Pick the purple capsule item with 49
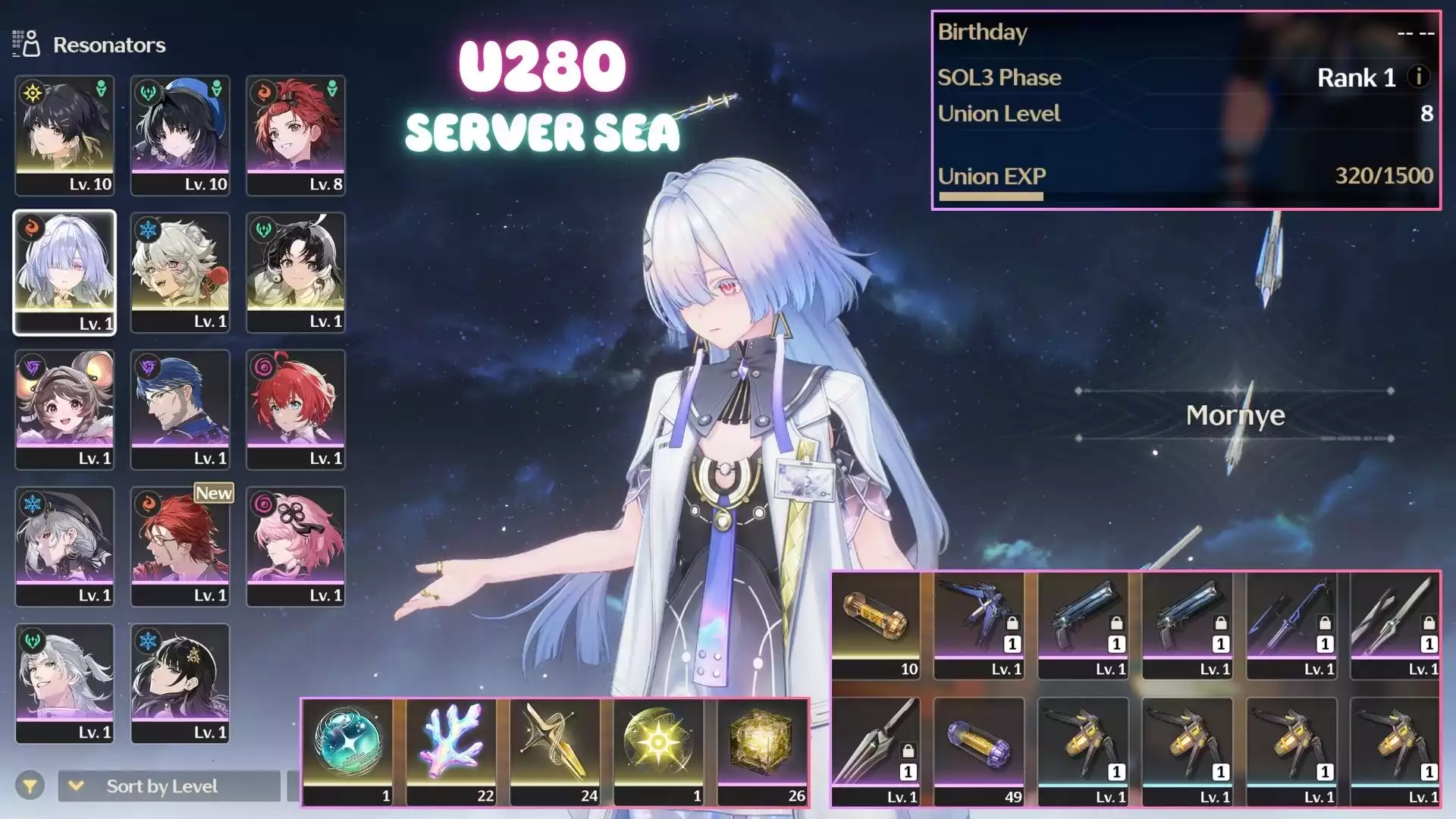The height and width of the screenshot is (819, 1456). pyautogui.click(x=979, y=751)
